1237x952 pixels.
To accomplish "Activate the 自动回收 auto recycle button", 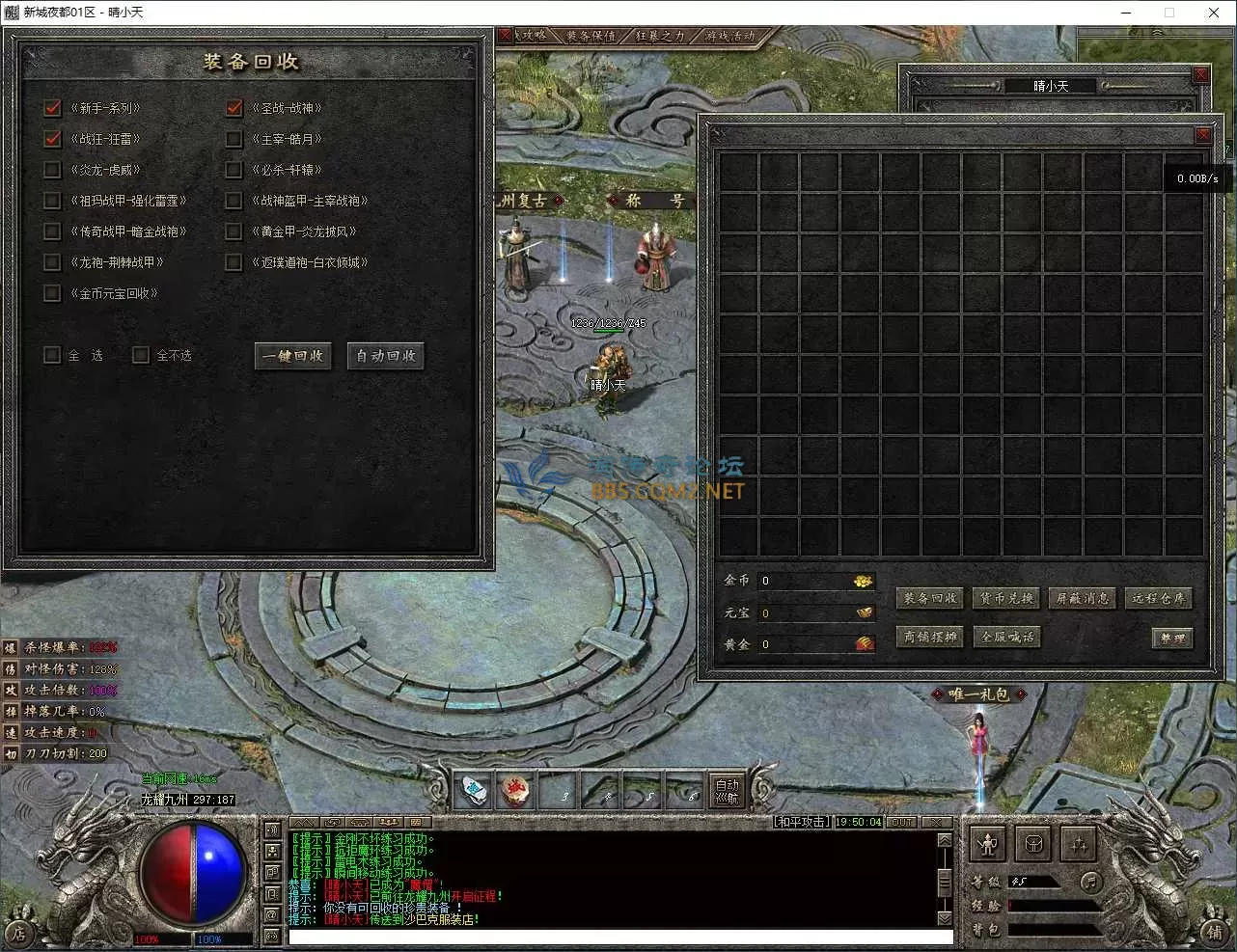I will coord(386,356).
